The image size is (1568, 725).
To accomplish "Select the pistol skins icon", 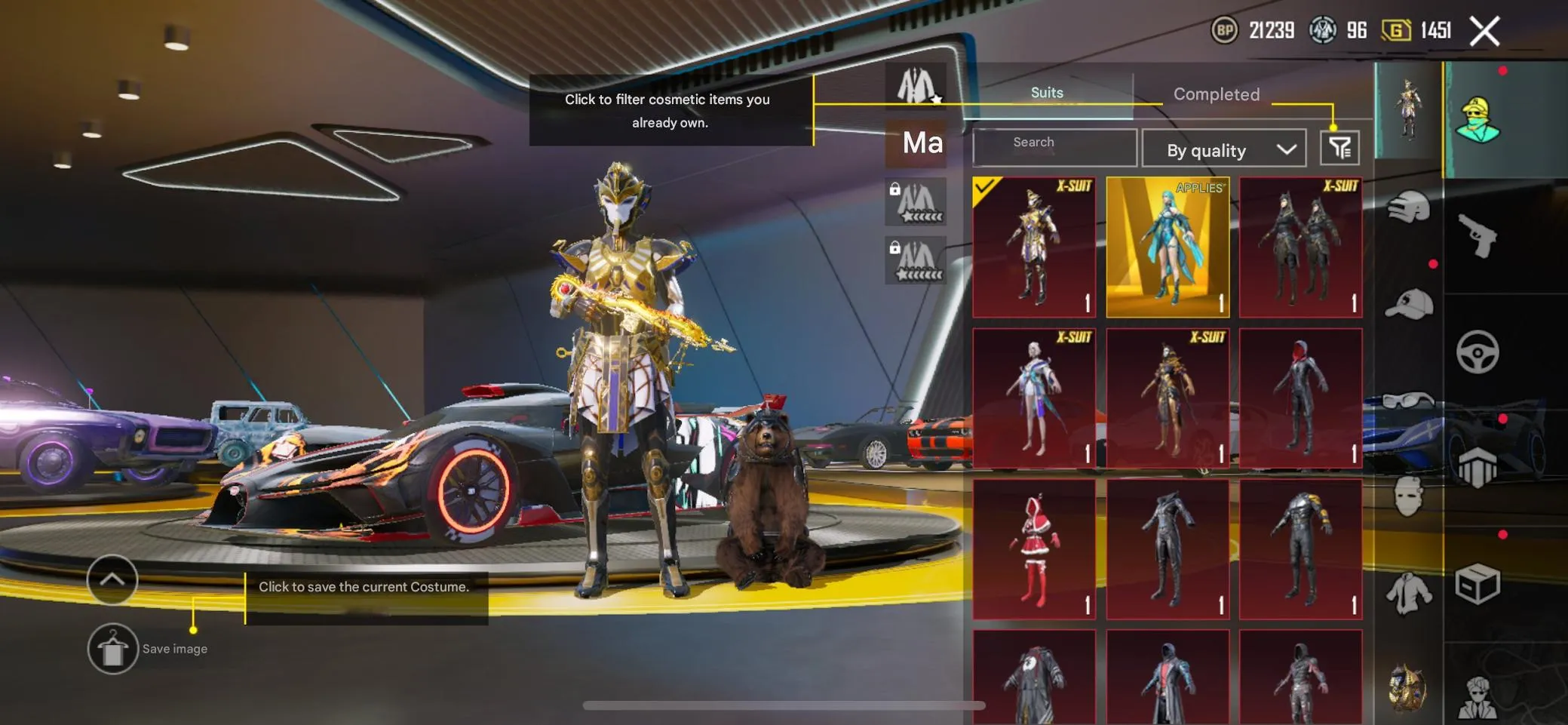I will point(1475,236).
